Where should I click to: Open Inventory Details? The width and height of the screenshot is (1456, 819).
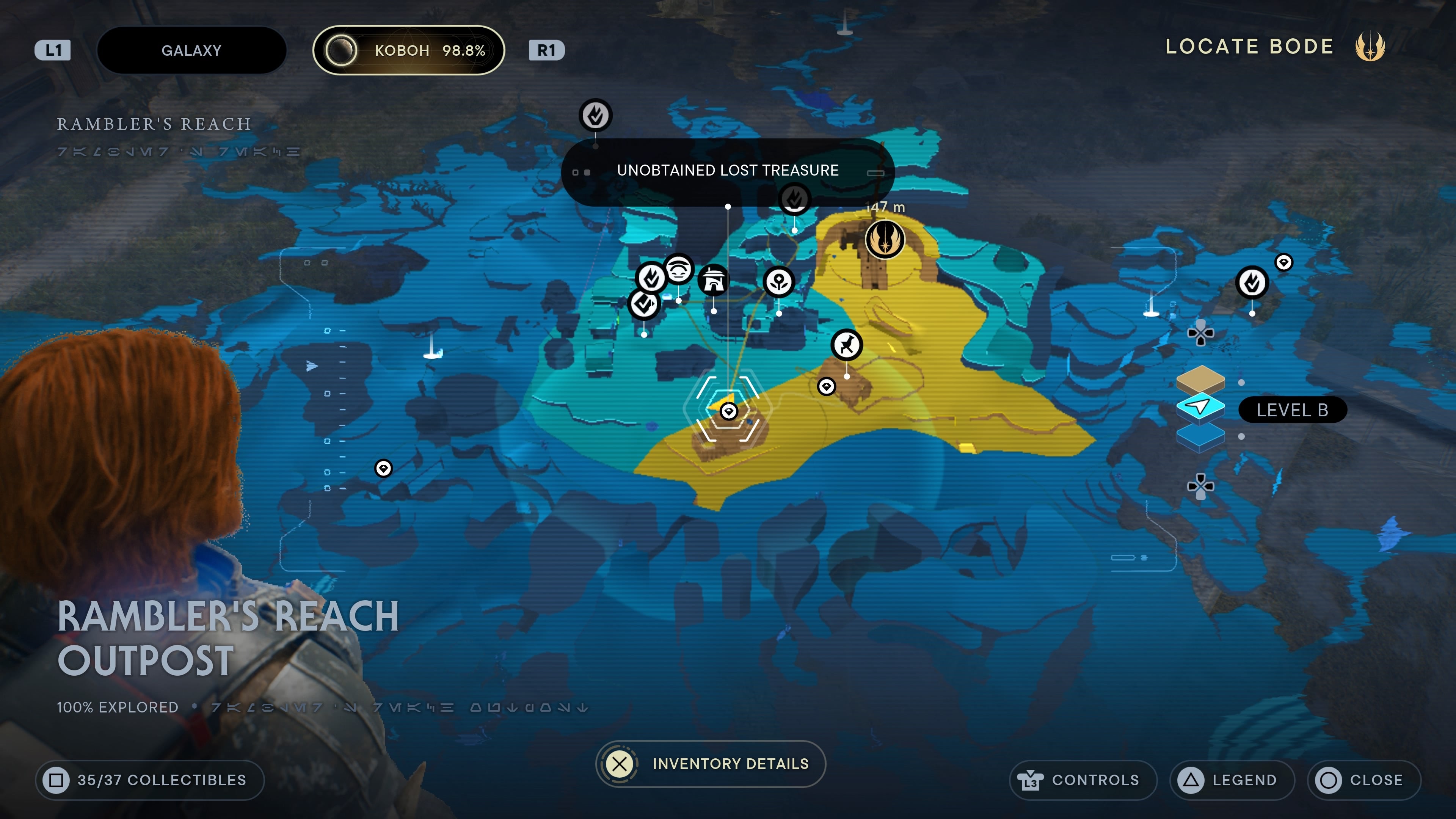point(711,764)
